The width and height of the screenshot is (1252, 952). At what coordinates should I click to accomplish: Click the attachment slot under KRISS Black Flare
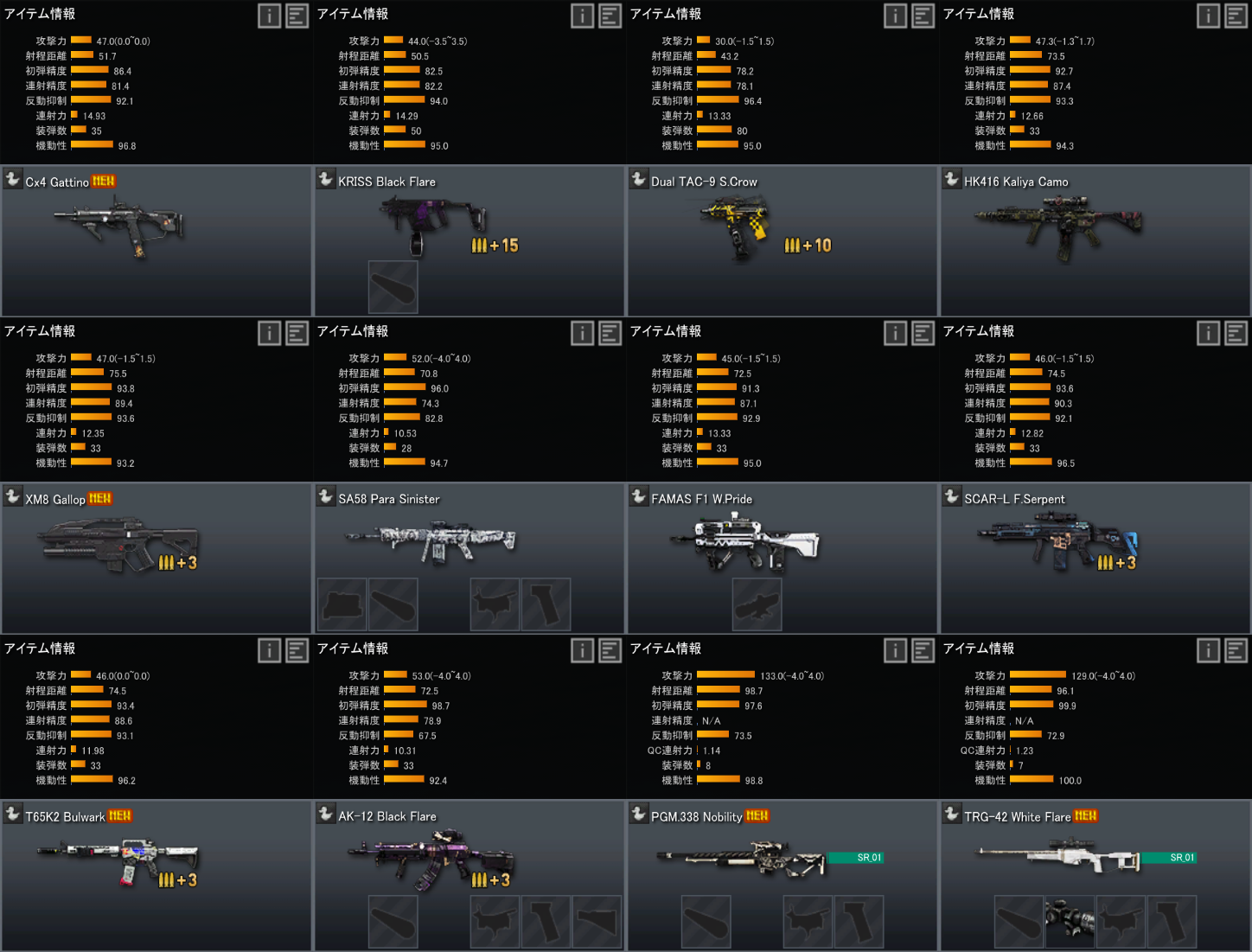[x=393, y=287]
